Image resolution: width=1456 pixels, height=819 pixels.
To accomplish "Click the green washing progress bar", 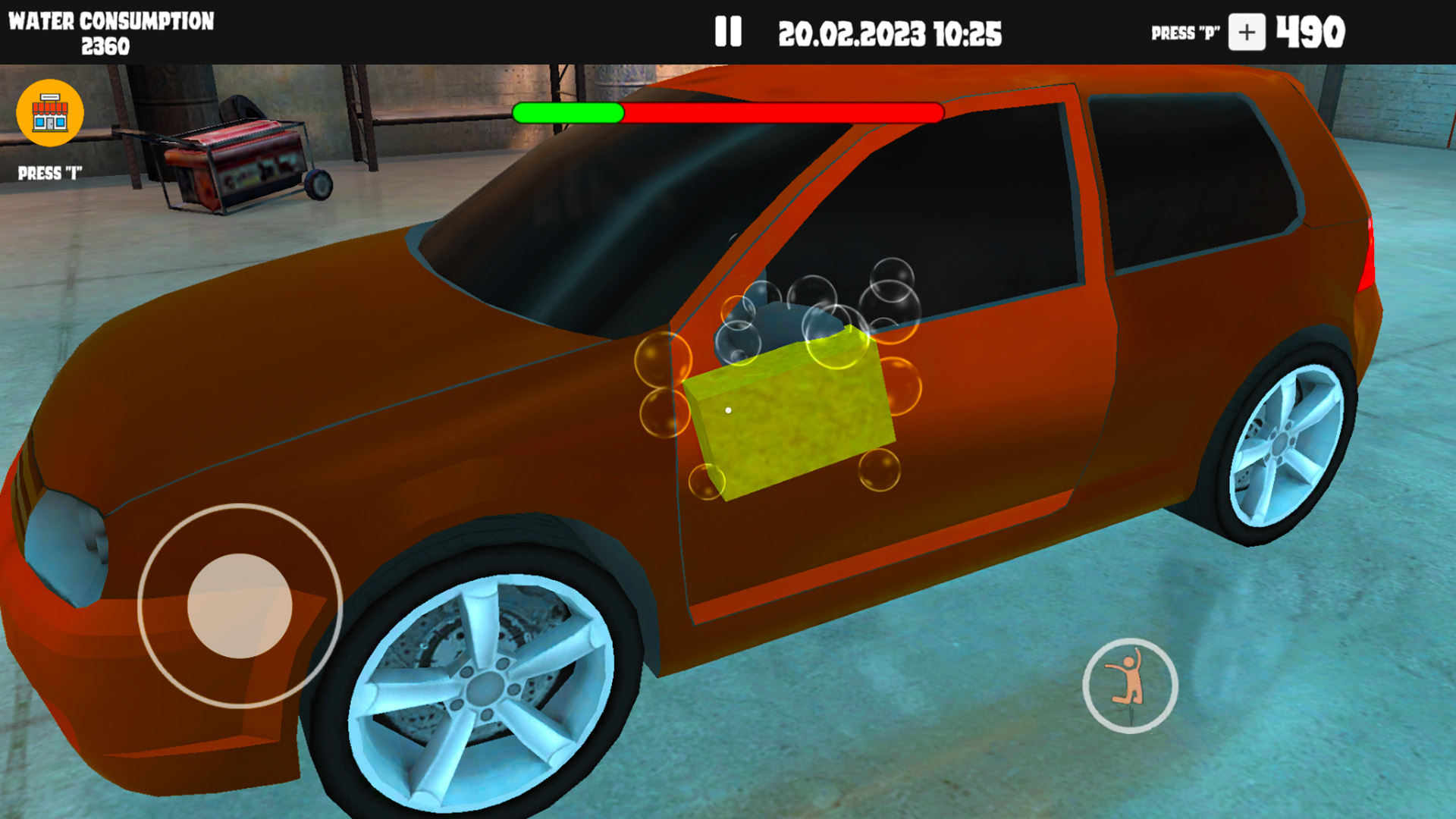I will [569, 114].
